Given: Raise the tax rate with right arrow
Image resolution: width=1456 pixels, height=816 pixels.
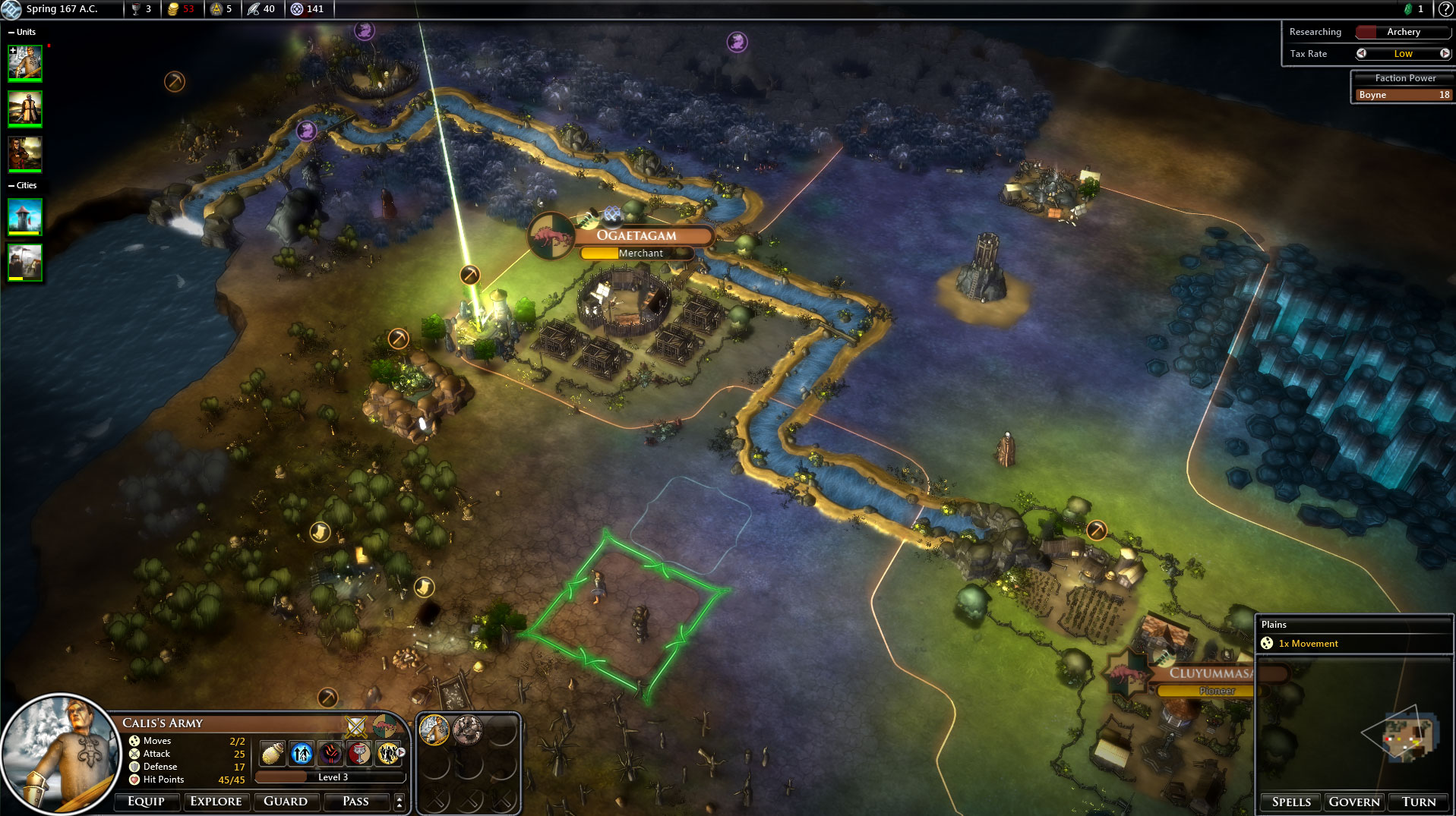Looking at the screenshot, I should click(1445, 54).
